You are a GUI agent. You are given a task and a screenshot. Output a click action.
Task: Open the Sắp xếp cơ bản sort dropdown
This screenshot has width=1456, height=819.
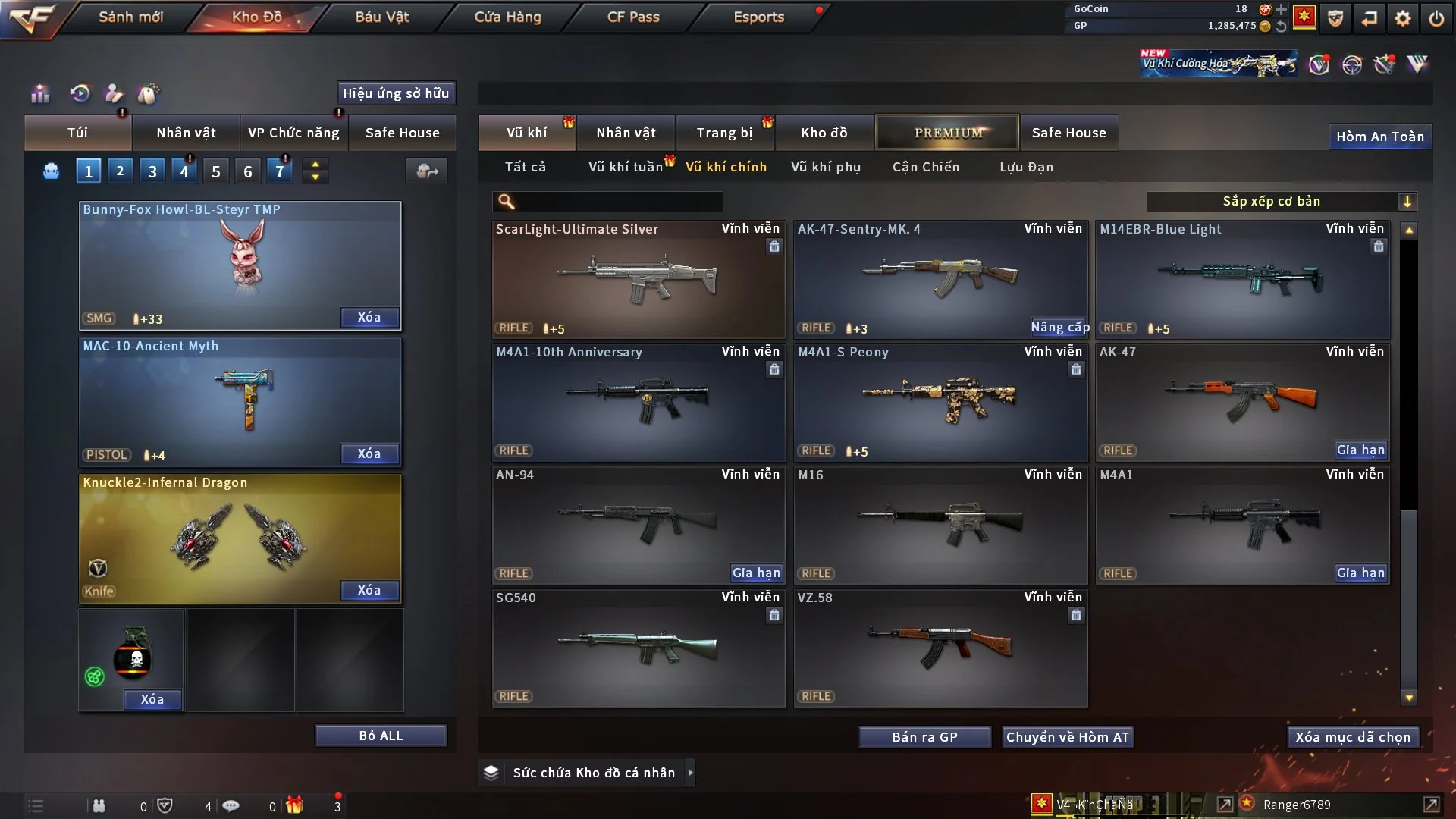[1282, 201]
